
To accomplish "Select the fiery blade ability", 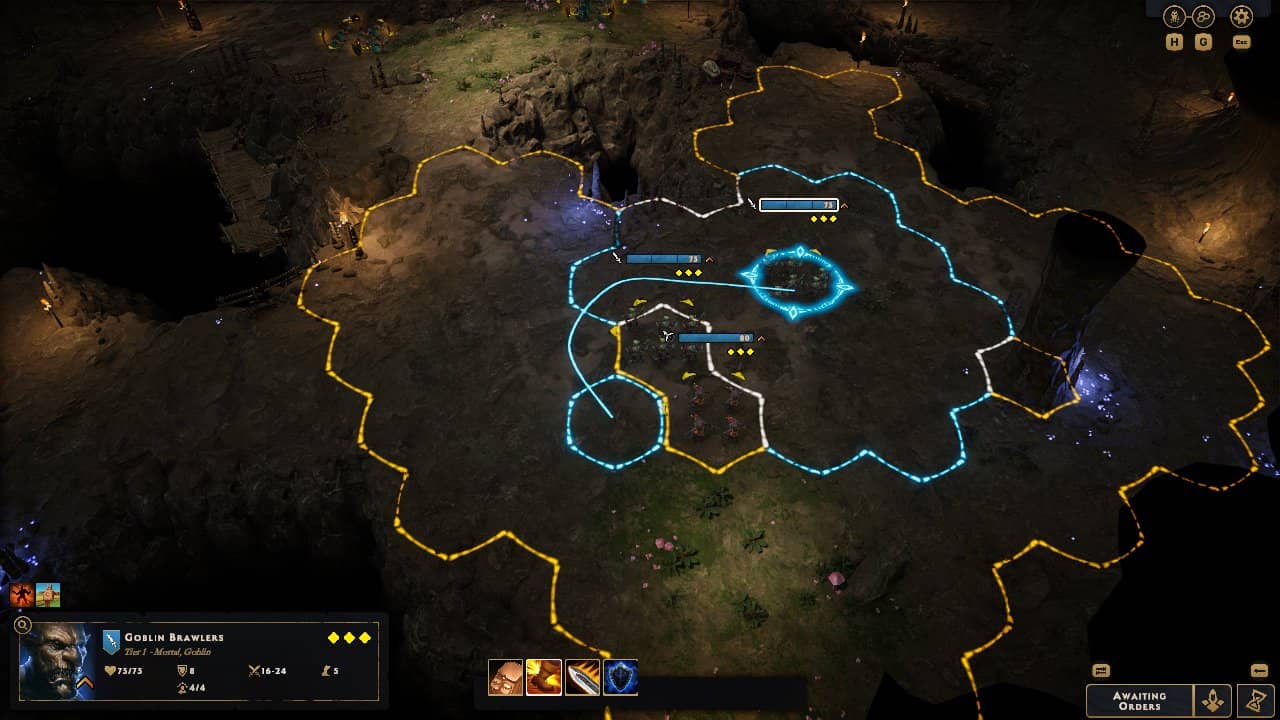I will click(582, 677).
